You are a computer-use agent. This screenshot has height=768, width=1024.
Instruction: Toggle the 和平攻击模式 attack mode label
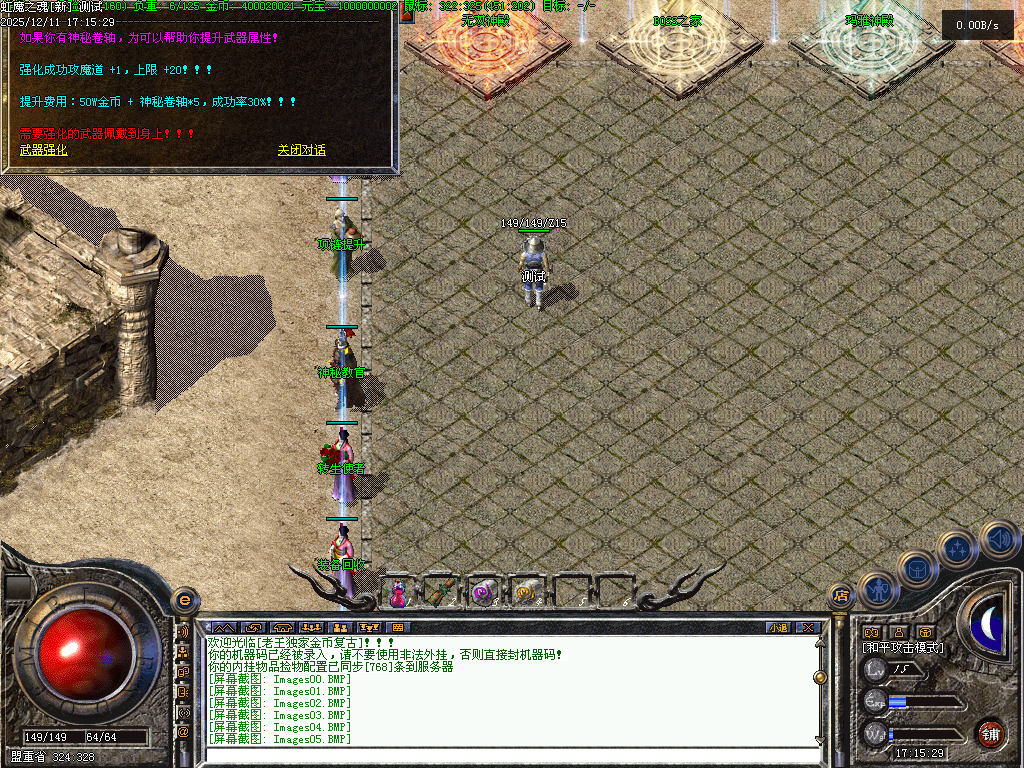[x=903, y=648]
